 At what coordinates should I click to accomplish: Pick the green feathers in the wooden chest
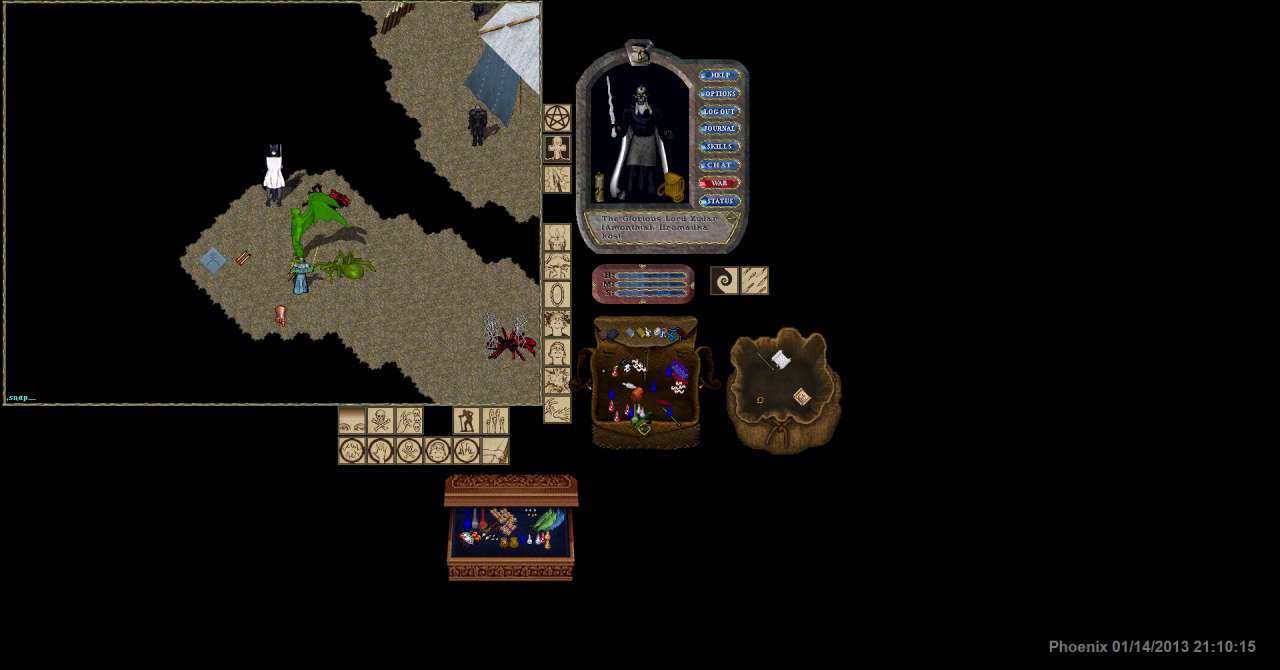click(548, 521)
